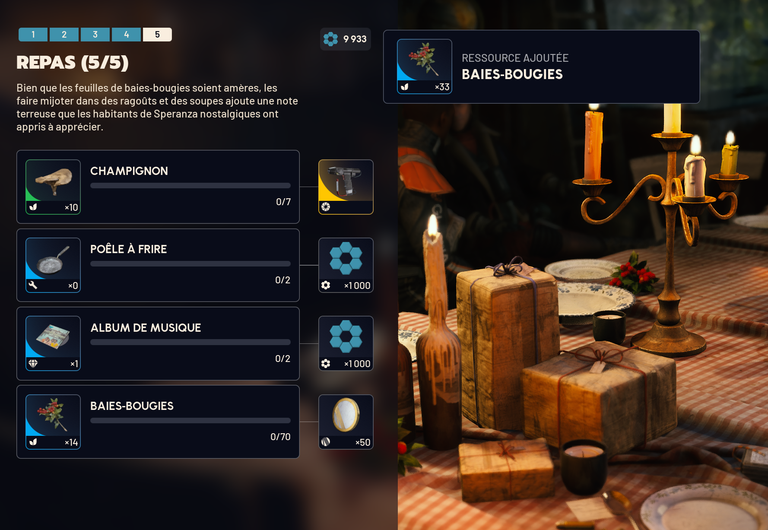Screen dimensions: 768x530
Task: Click the 9 933 currency counter
Action: tap(346, 39)
